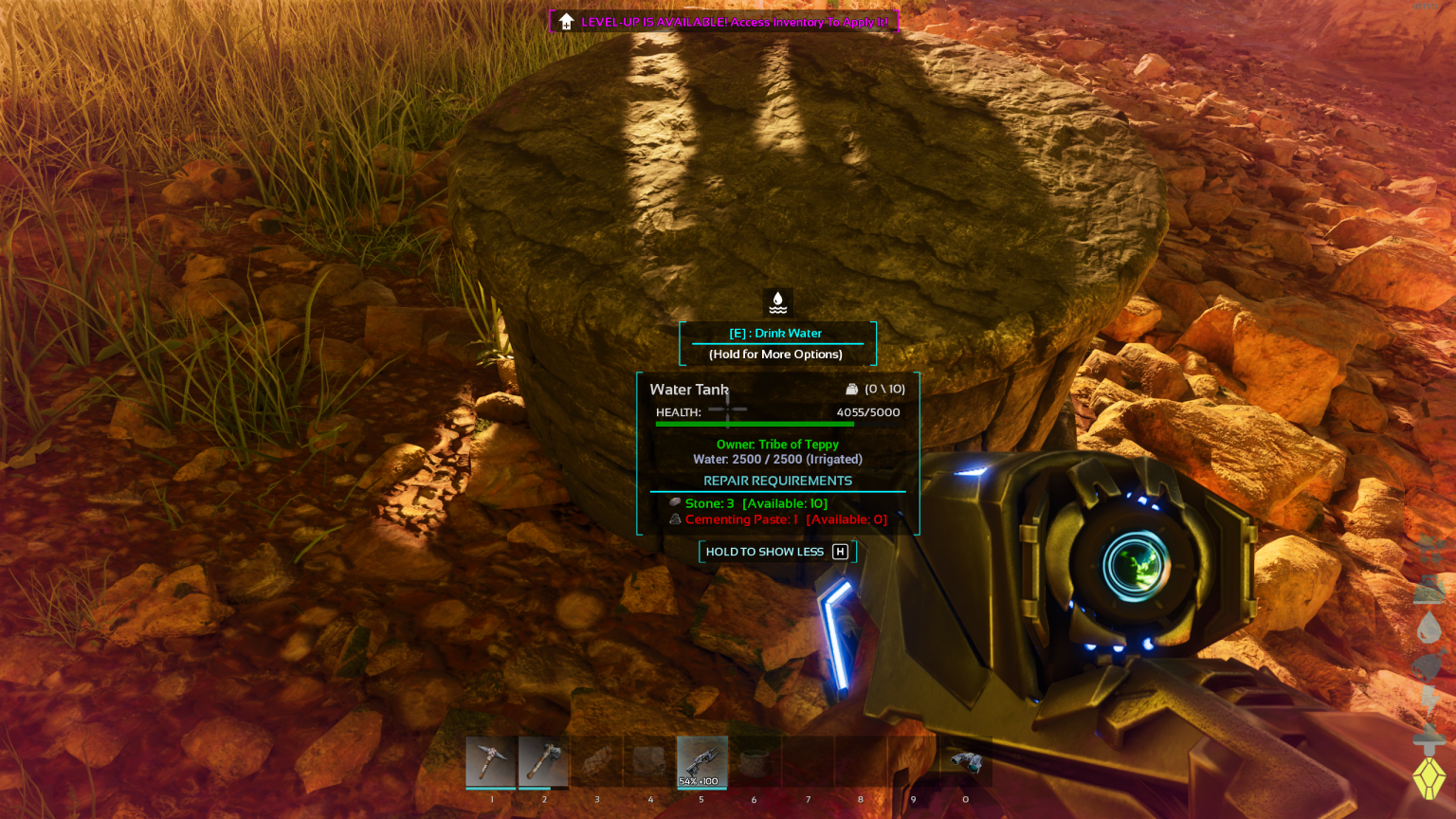The width and height of the screenshot is (1456, 819).
Task: Click the stone icon next to Stone: 3
Action: [x=675, y=503]
